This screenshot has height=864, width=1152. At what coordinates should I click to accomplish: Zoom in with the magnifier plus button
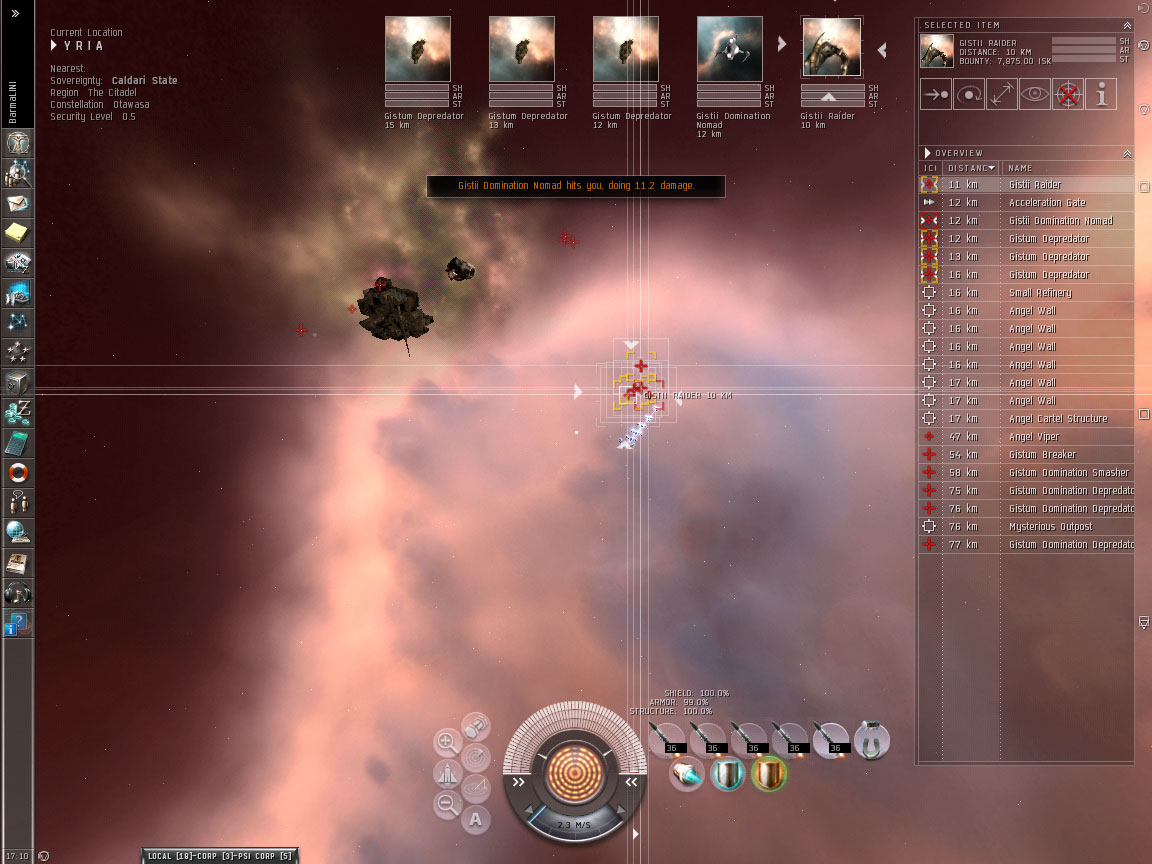447,742
